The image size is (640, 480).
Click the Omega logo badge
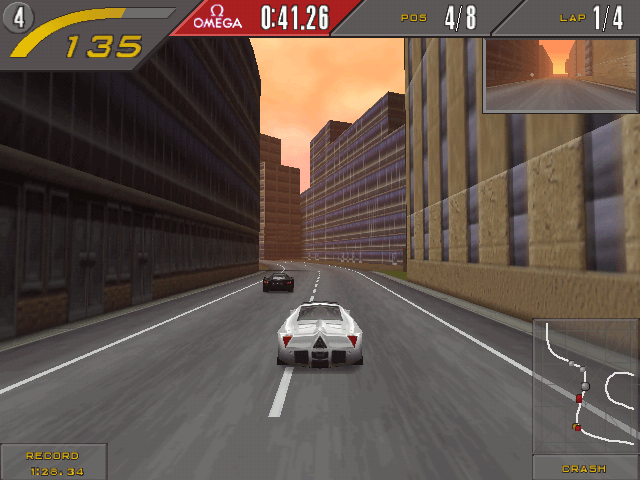pyautogui.click(x=217, y=17)
